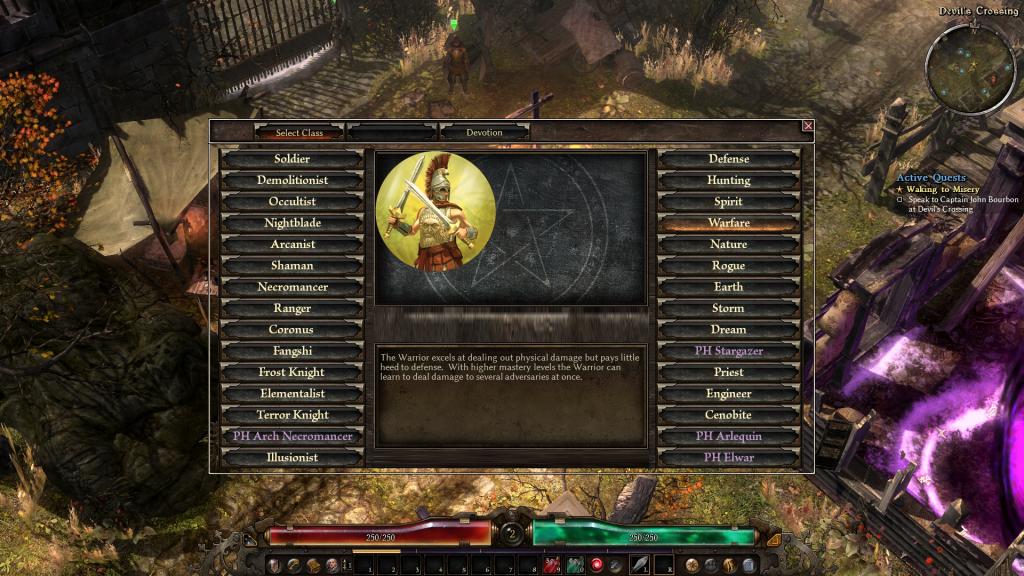1024x576 pixels.
Task: Select the Storm mastery
Action: (x=728, y=308)
